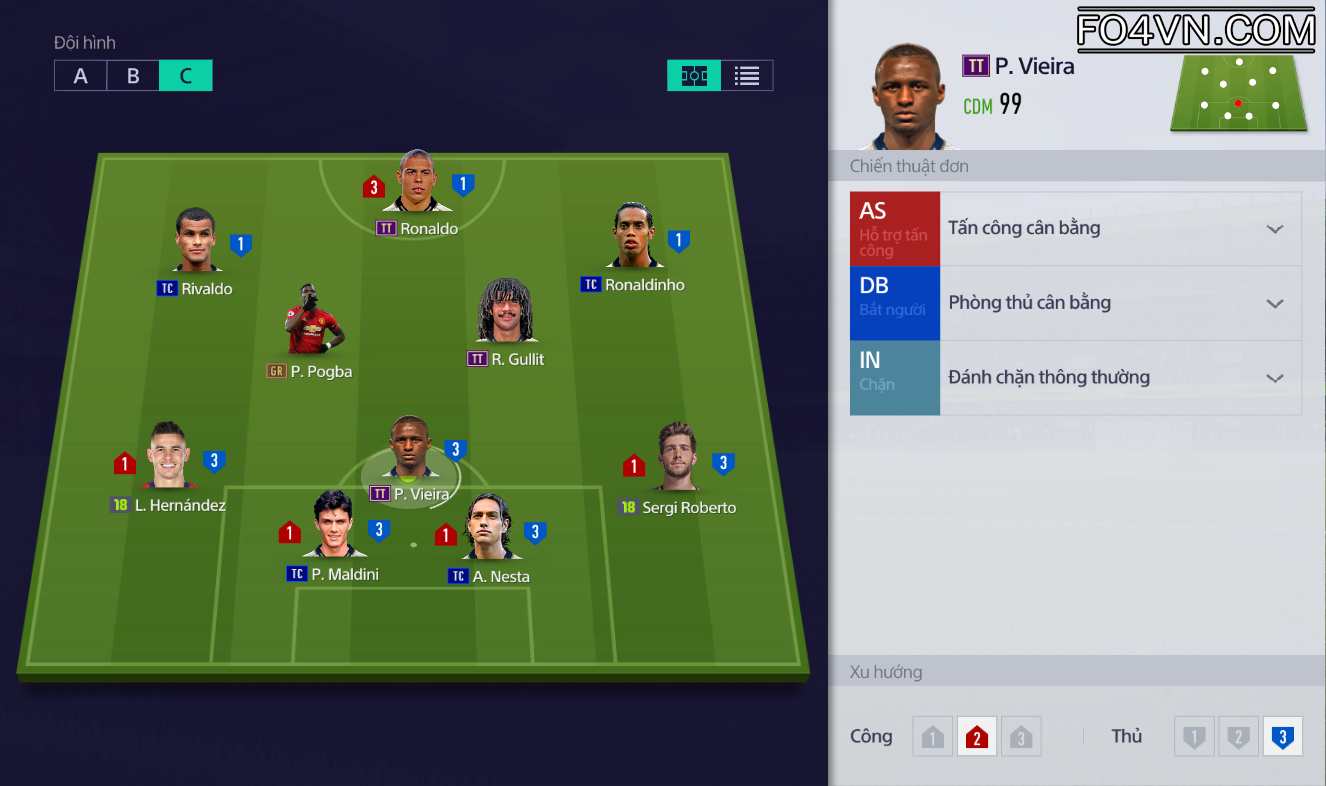Select squad tab C
Viewport: 1326px width, 786px height.
click(x=186, y=76)
